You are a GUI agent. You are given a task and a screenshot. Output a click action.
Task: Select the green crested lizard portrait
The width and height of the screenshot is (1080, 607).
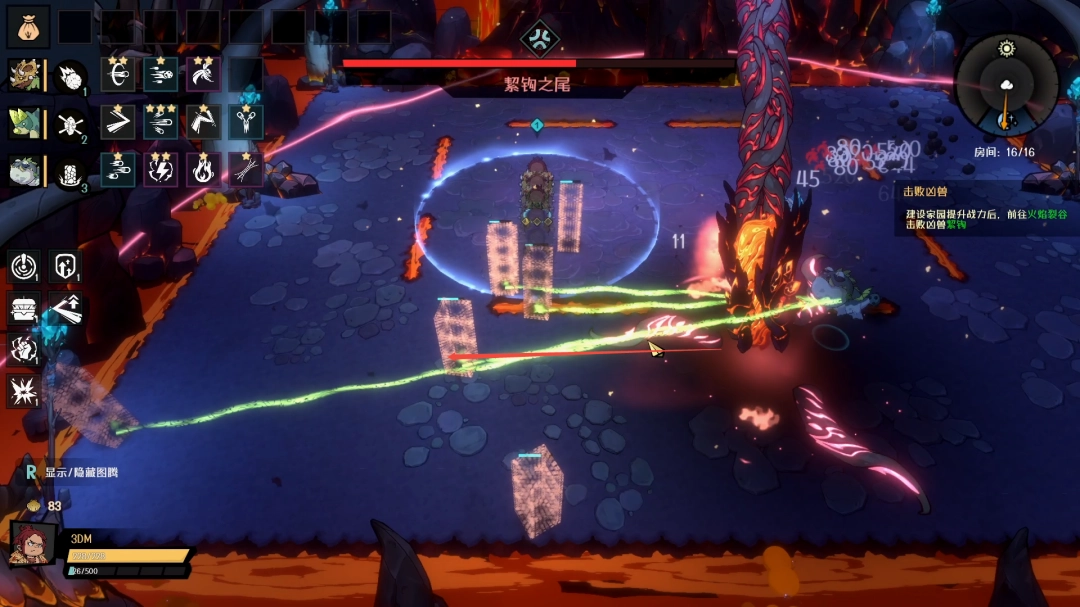tap(24, 123)
